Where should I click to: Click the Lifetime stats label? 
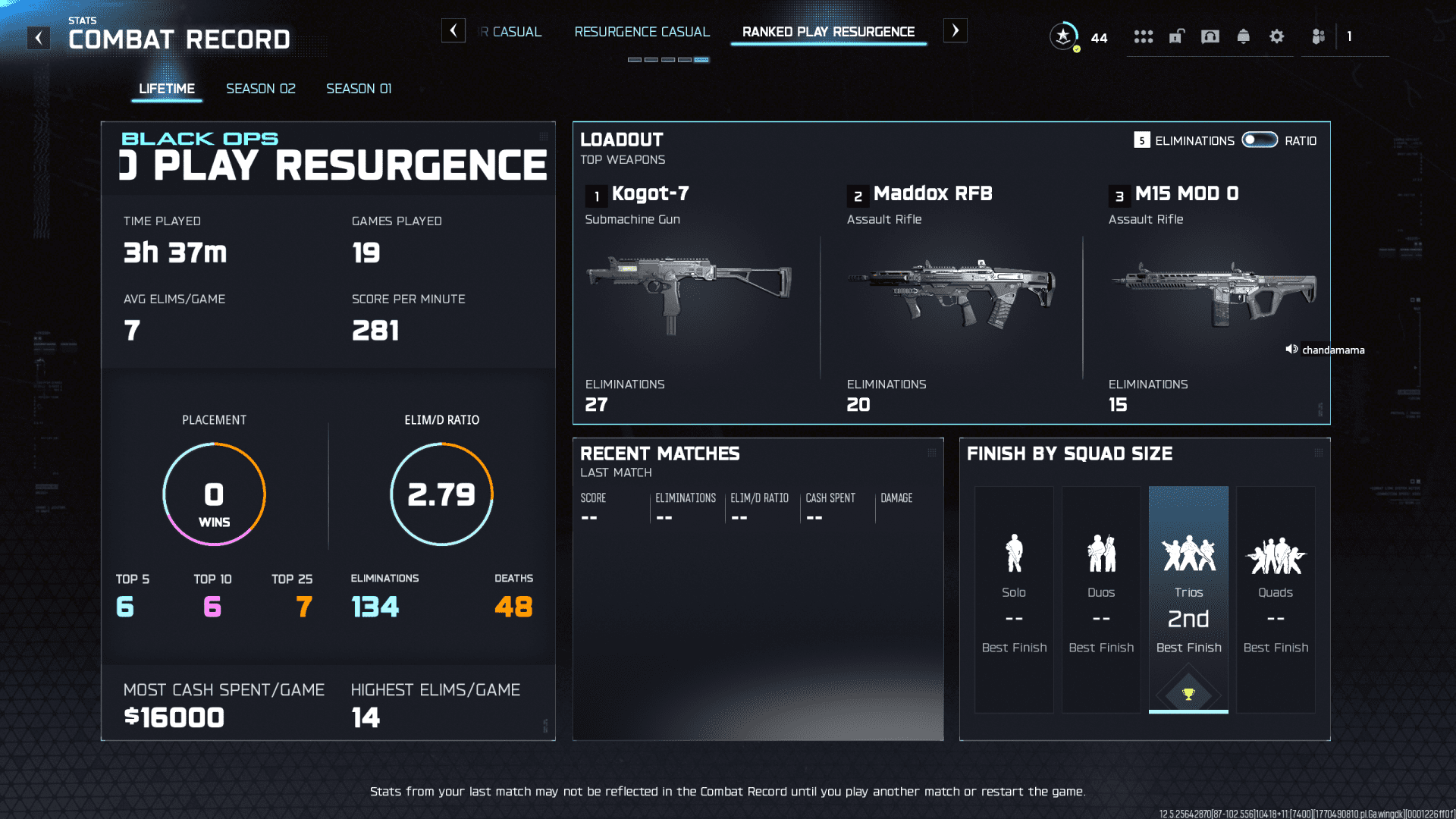pyautogui.click(x=166, y=88)
